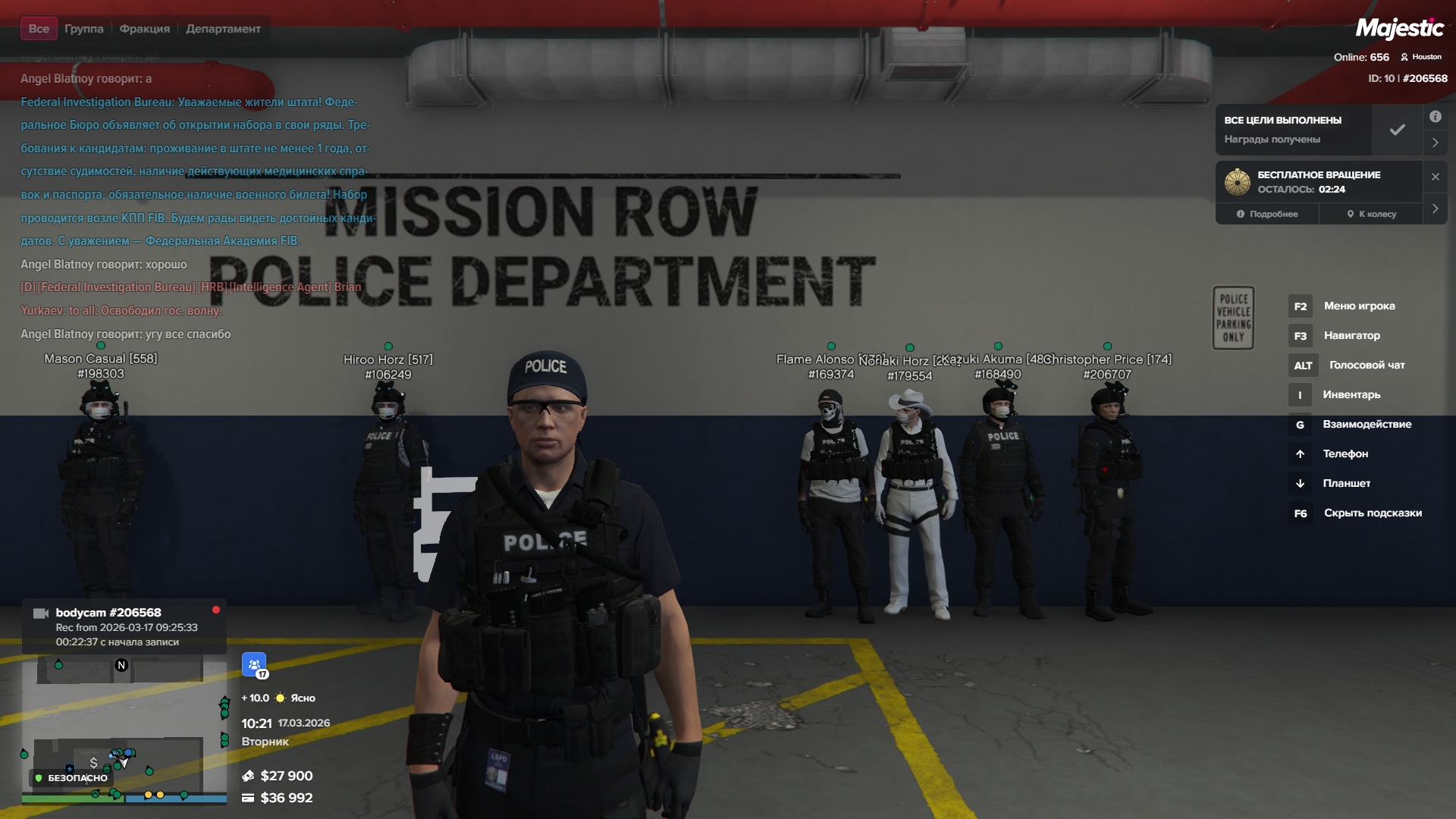
Task: Open Подробнее about the free spin
Action: click(1267, 214)
